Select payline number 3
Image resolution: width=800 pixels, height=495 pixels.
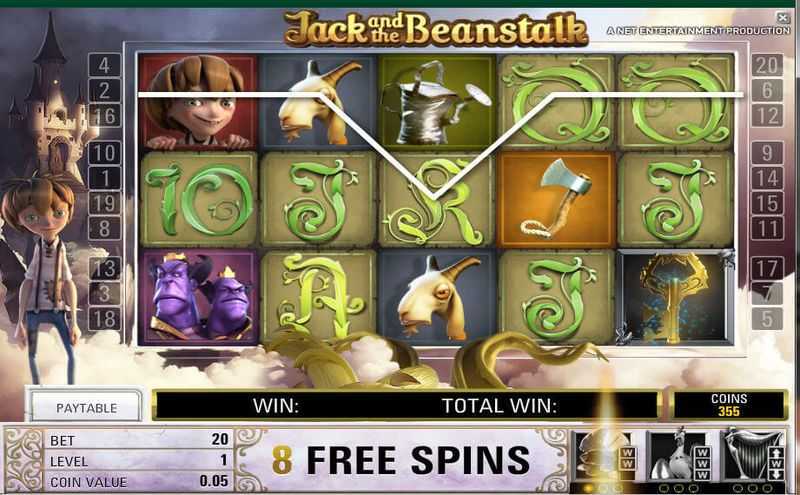105,293
